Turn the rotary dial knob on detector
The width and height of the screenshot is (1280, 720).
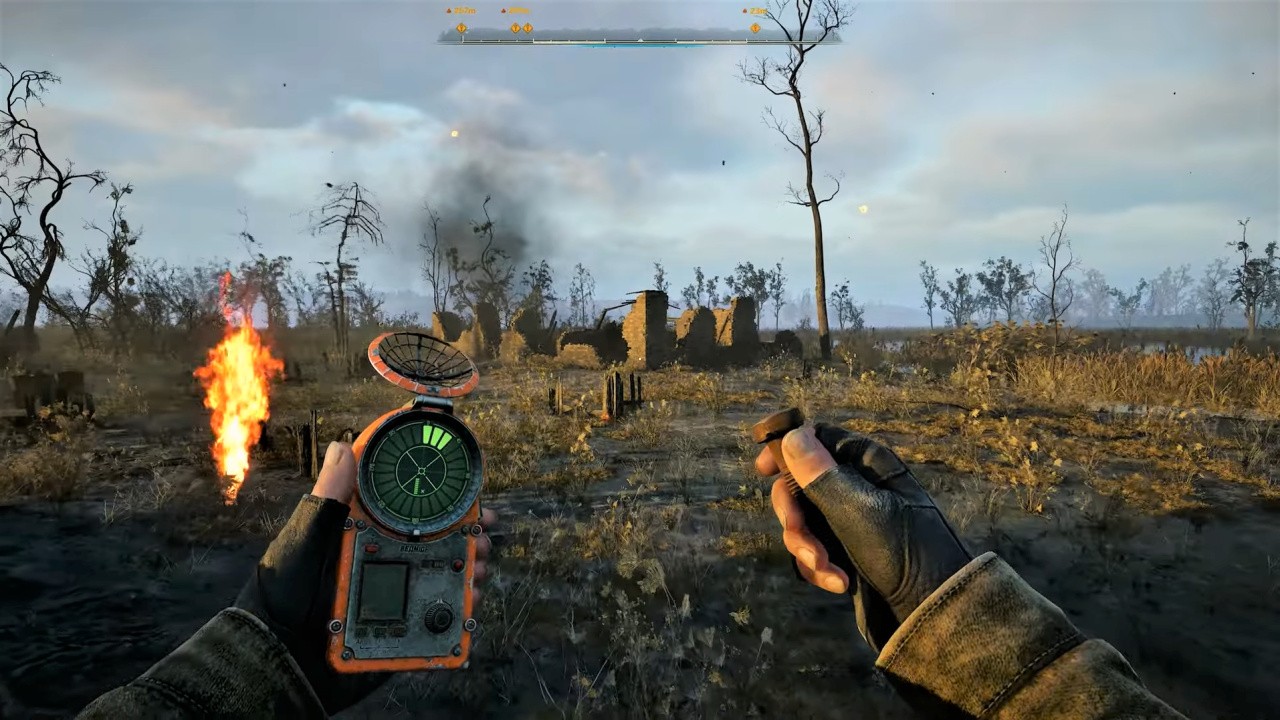(438, 617)
